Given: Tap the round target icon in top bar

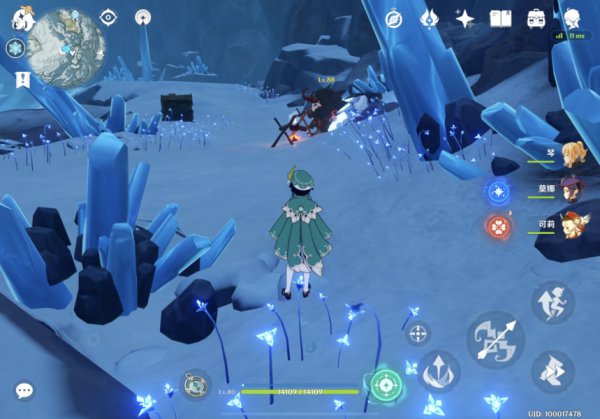Looking at the screenshot, I should click(x=142, y=17).
